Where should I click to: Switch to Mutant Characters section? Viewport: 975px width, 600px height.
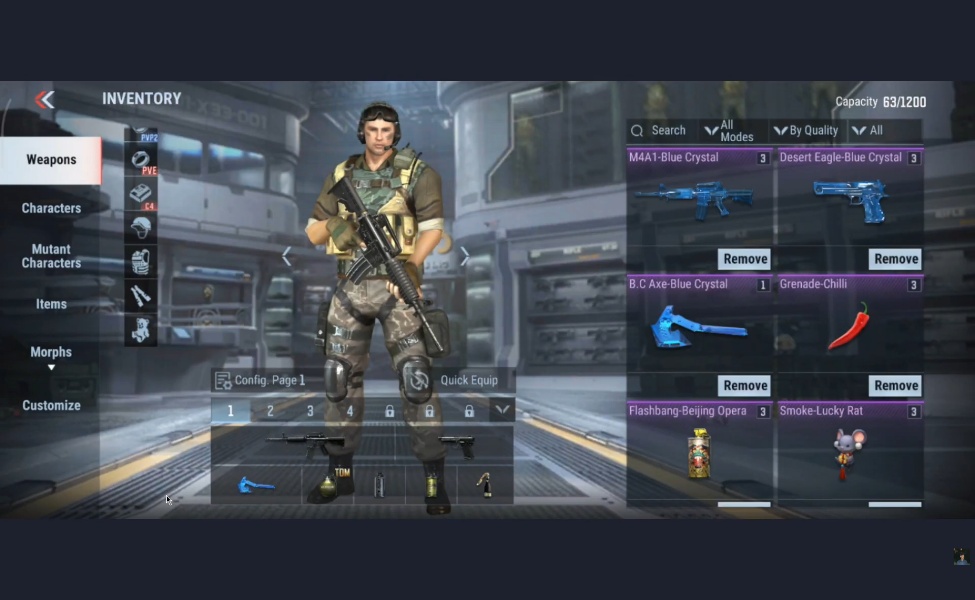51,256
